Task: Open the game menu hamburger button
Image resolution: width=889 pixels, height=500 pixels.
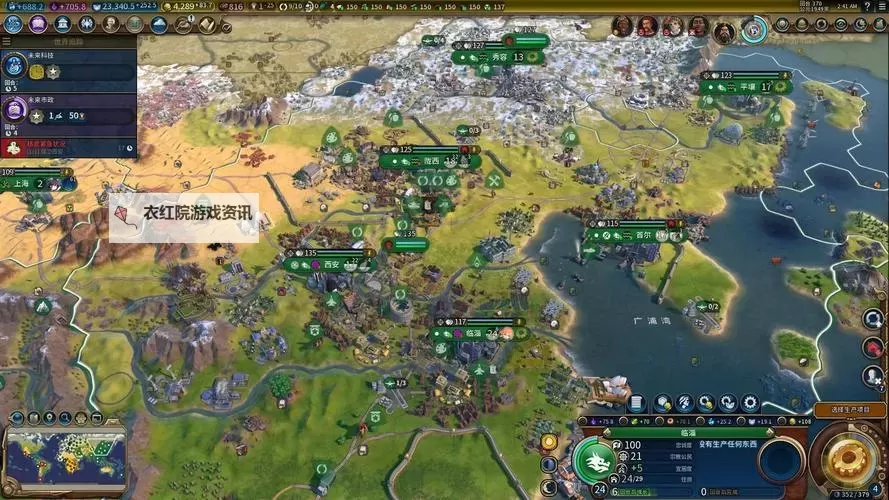Action: coord(879,7)
